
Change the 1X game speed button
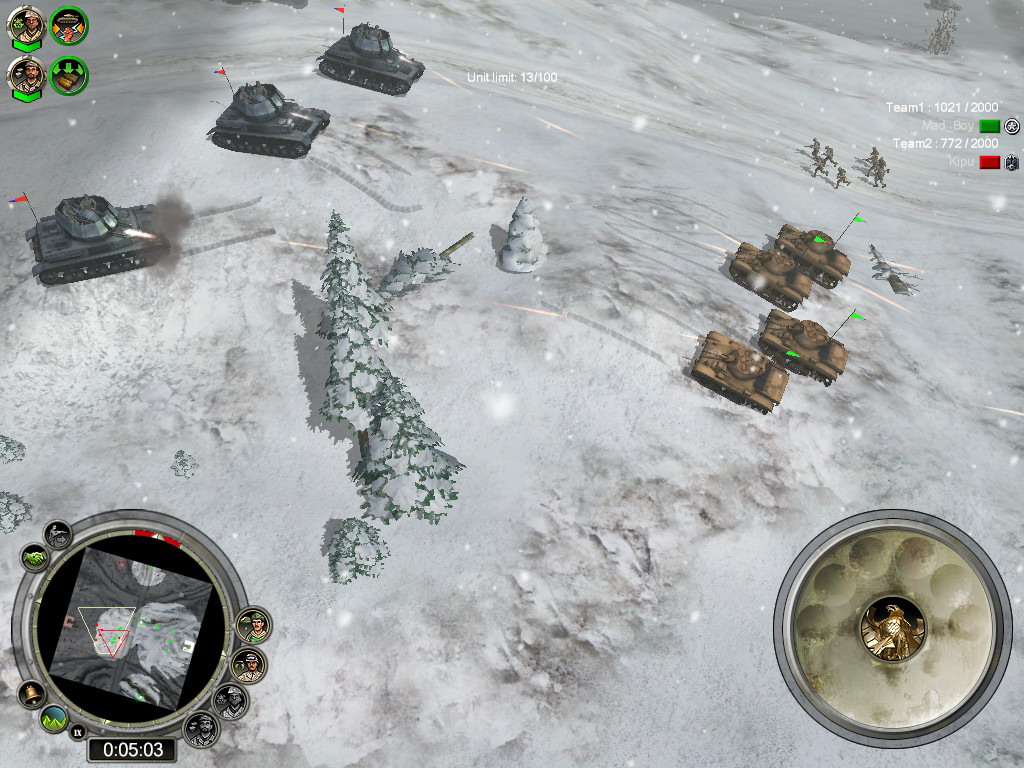77,733
